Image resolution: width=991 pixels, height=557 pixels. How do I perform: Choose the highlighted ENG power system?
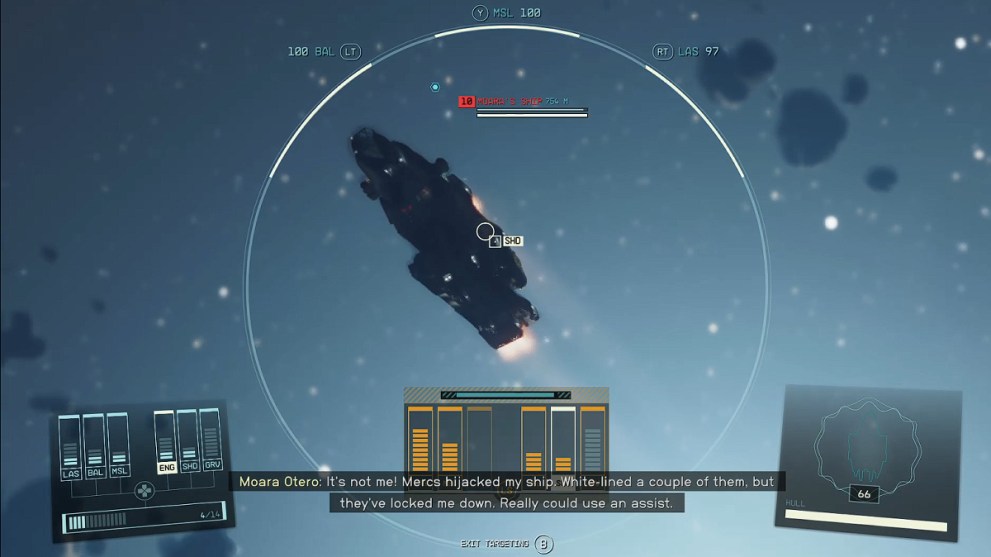click(164, 441)
